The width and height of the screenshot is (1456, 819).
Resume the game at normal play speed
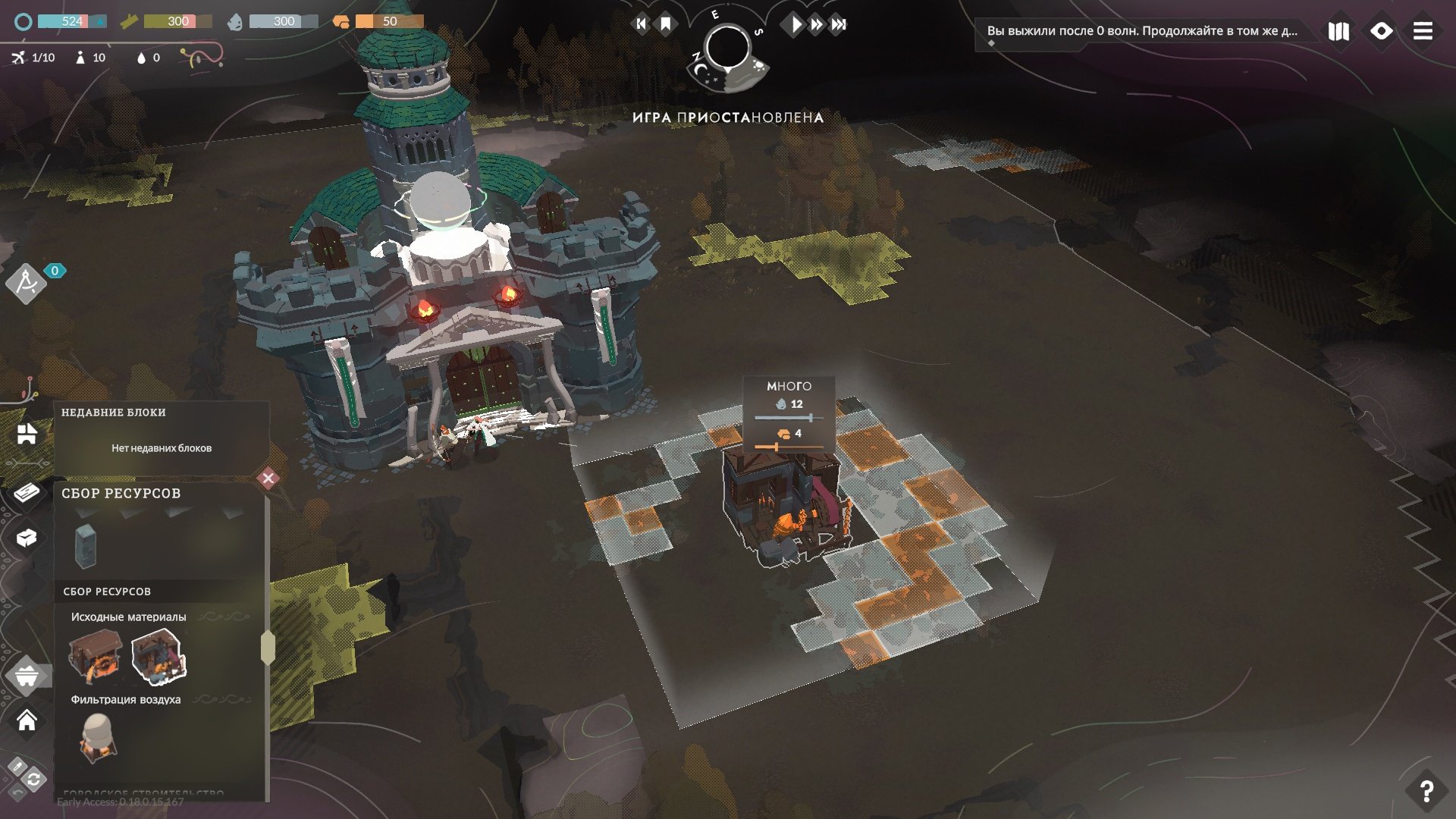795,24
